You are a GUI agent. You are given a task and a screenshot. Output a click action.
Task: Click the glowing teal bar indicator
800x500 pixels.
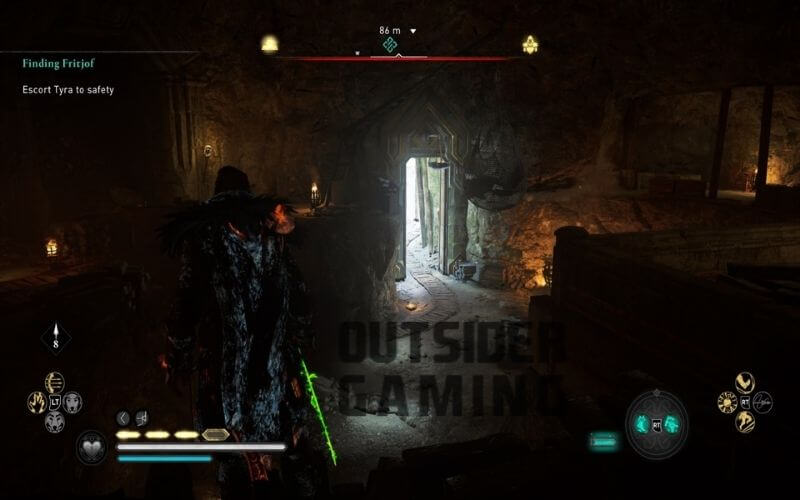pyautogui.click(x=603, y=439)
